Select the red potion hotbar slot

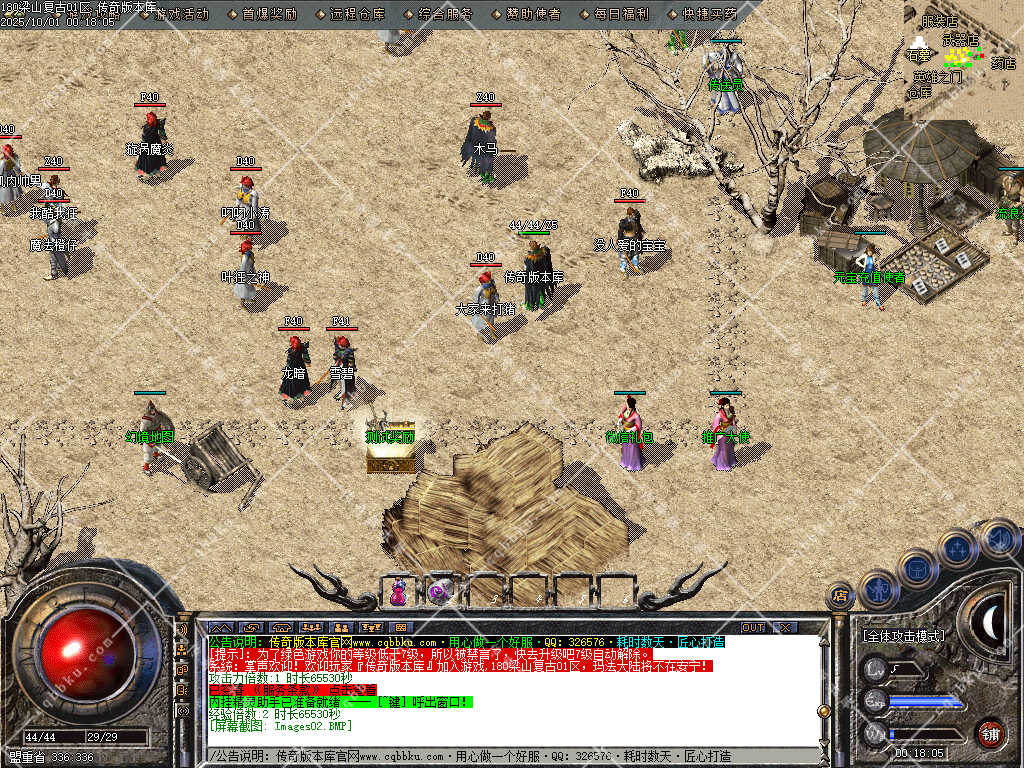pos(398,592)
